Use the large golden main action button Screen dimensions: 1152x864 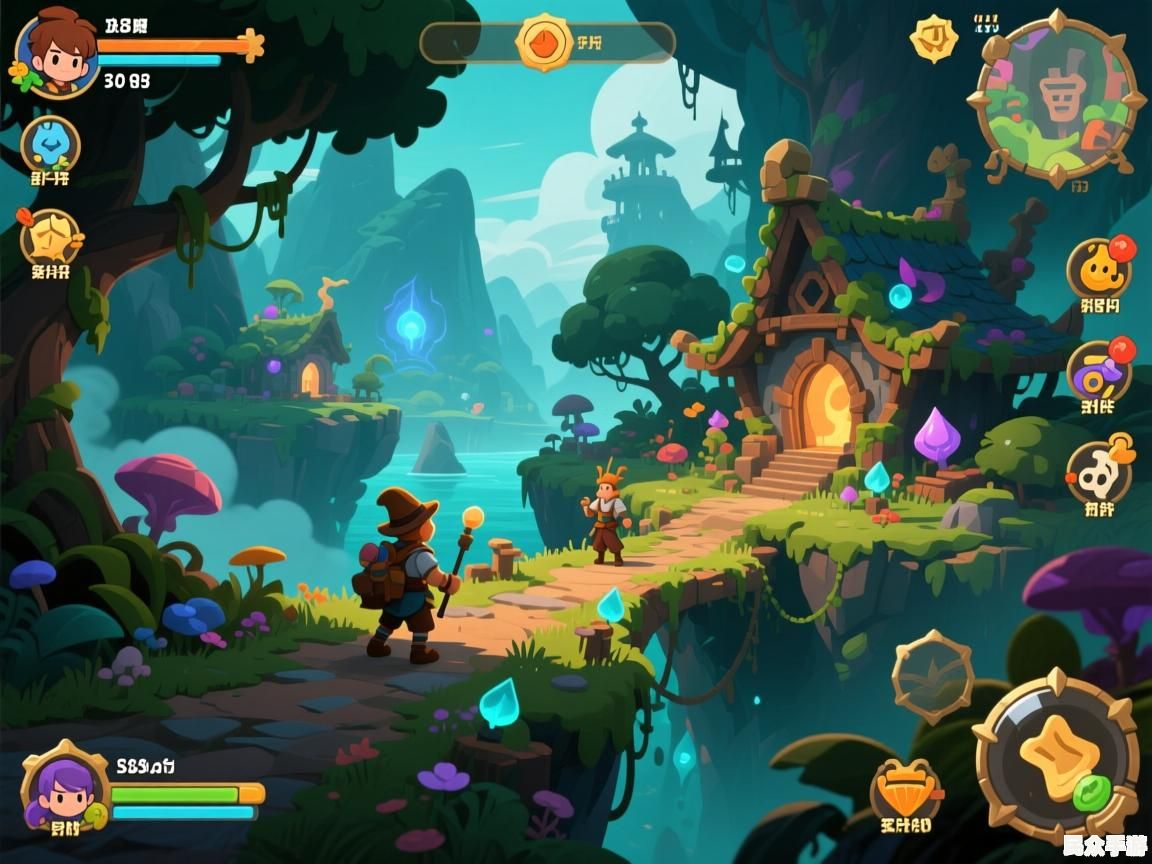1056,757
